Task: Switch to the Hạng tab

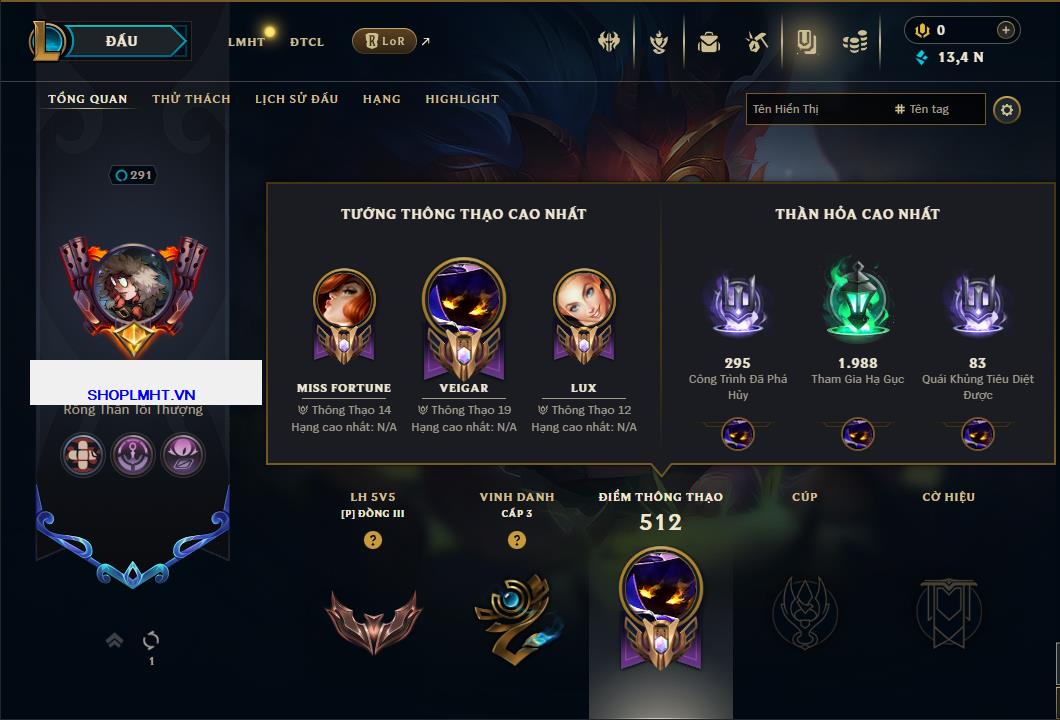Action: 381,99
